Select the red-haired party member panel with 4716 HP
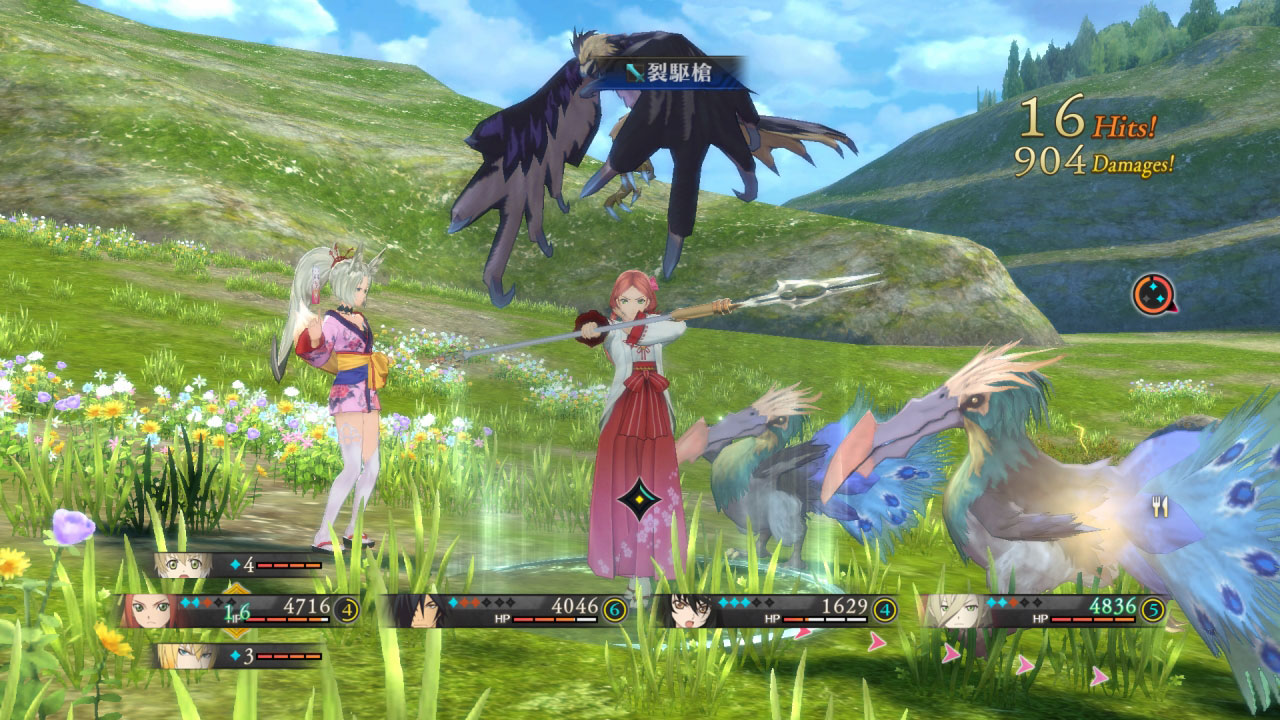This screenshot has height=720, width=1280. [238, 609]
